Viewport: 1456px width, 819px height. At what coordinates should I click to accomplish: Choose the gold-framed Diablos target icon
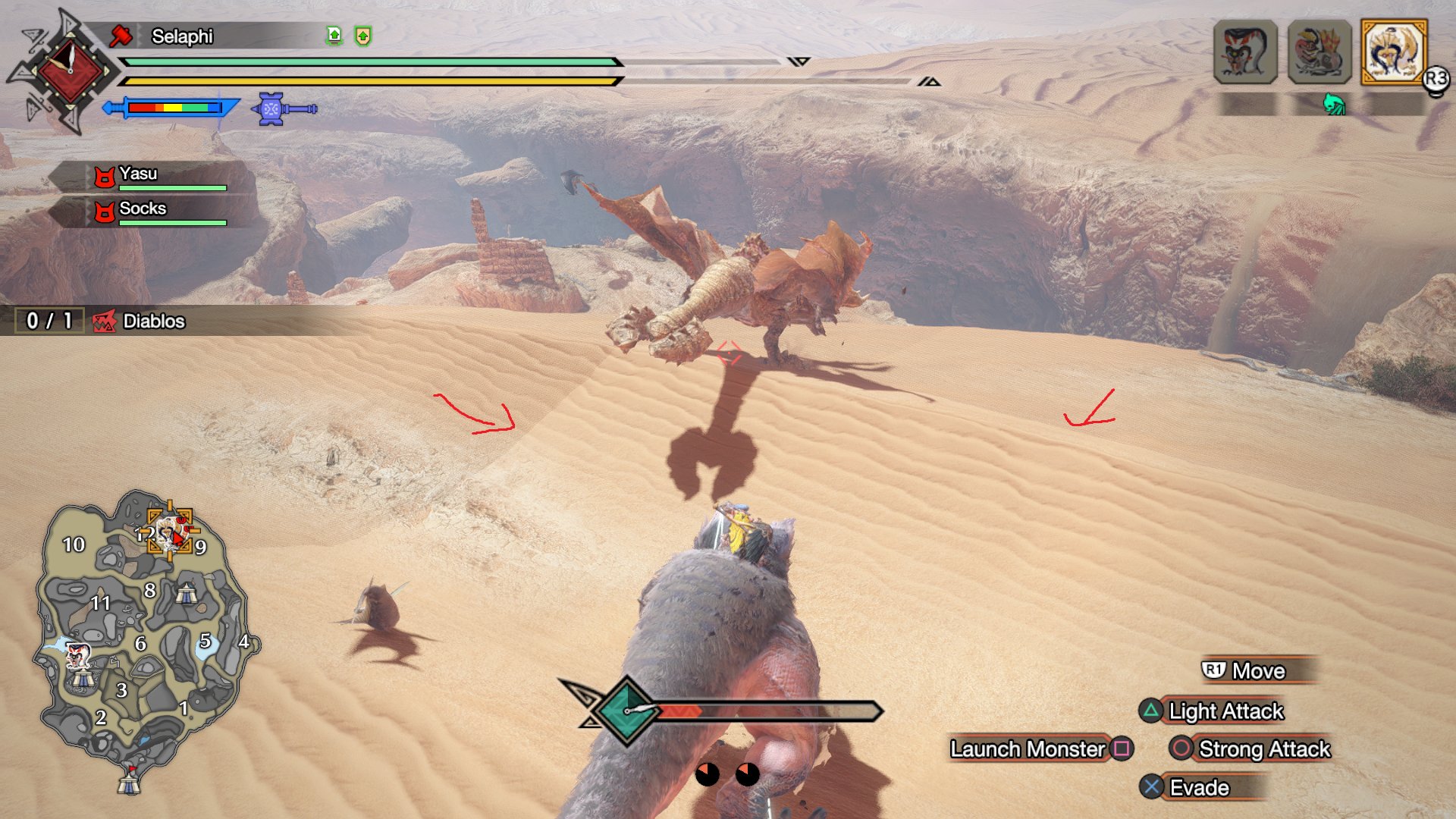click(1394, 52)
